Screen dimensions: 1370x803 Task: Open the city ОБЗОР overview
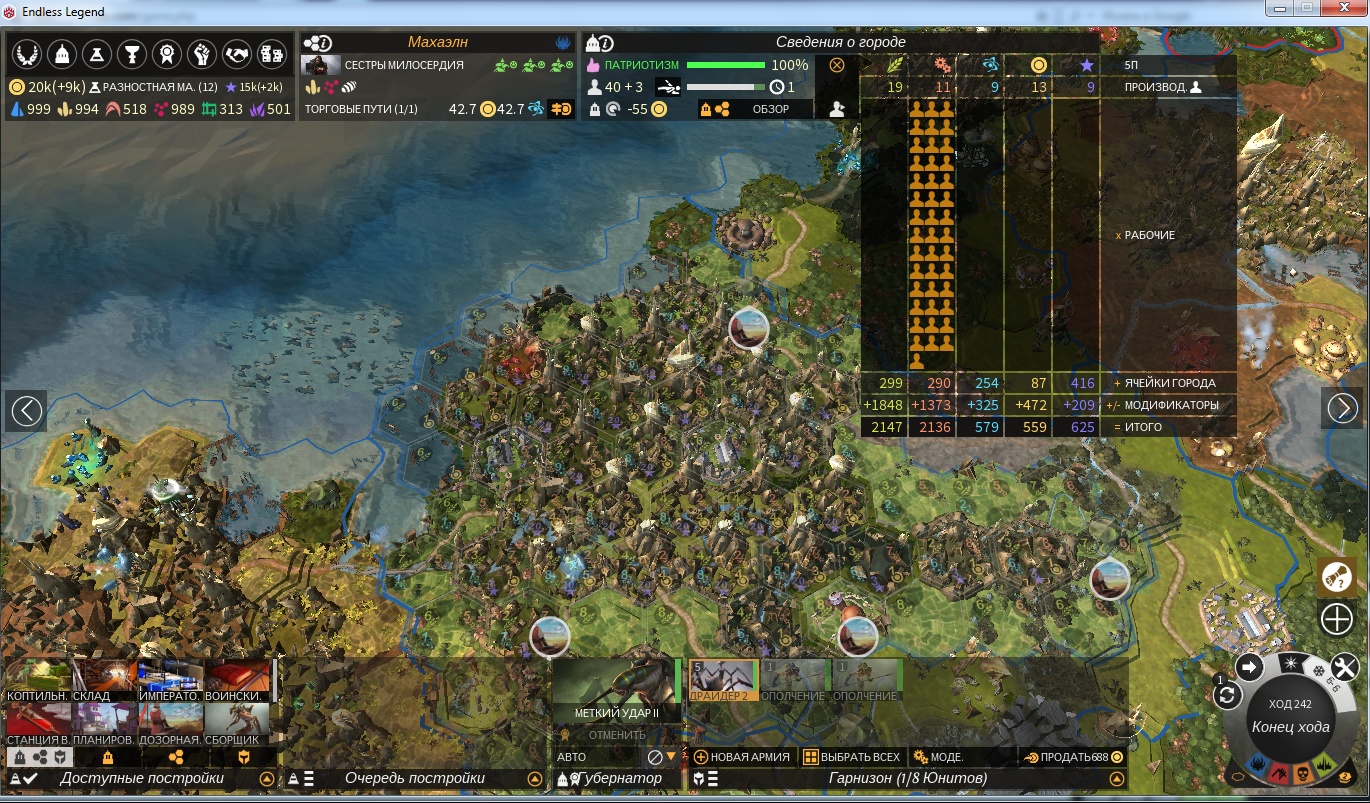771,109
